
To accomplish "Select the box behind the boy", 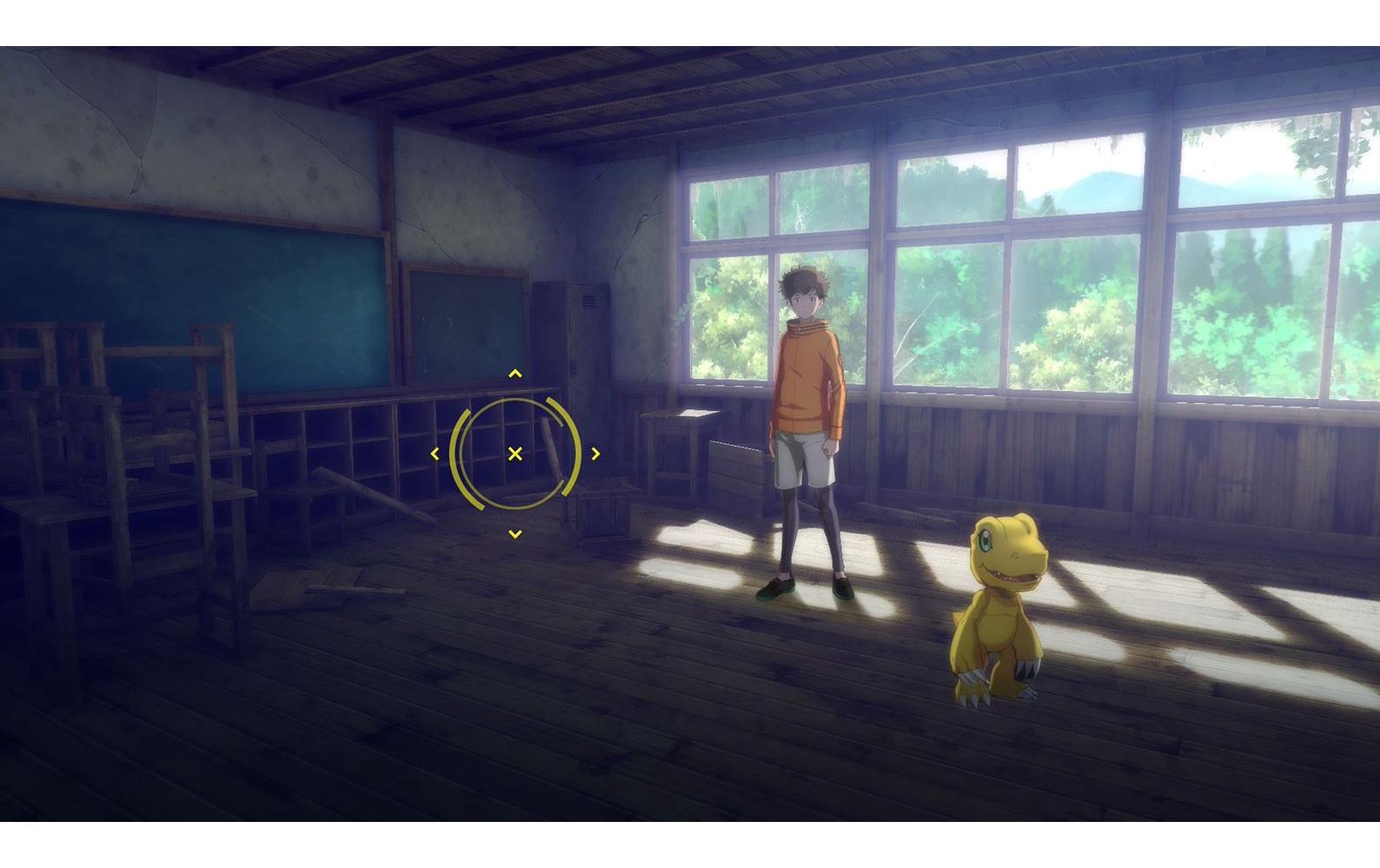I will 737,469.
